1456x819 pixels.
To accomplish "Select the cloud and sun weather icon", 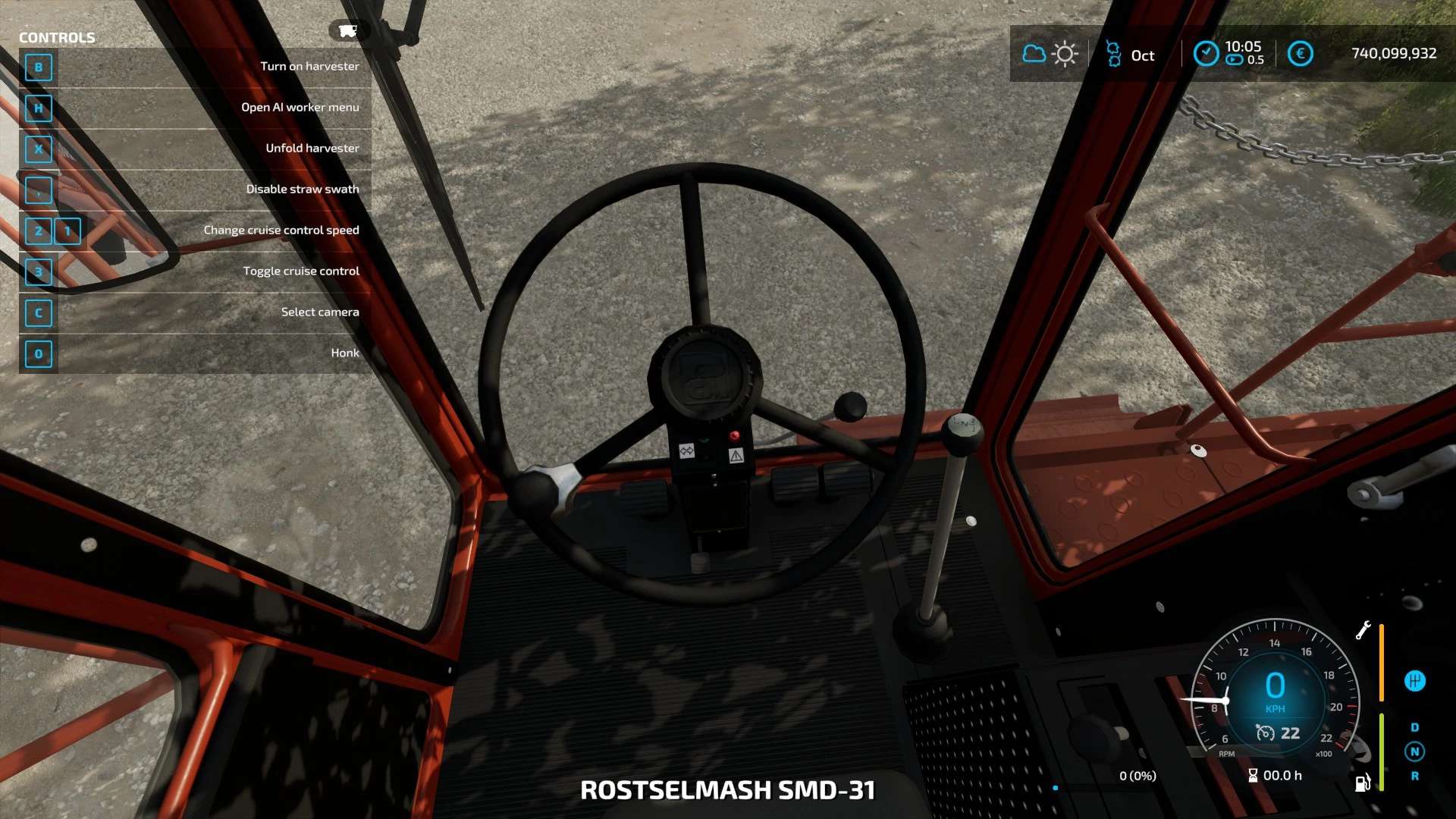I will click(1050, 54).
